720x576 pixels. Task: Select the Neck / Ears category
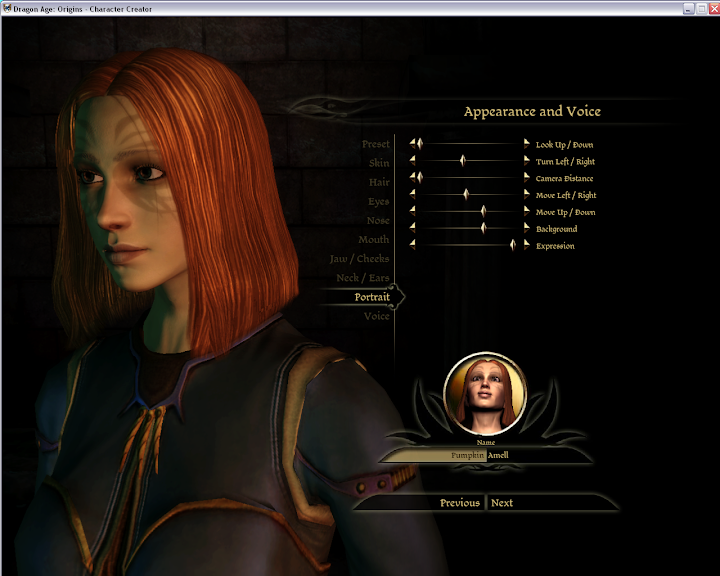tap(363, 277)
